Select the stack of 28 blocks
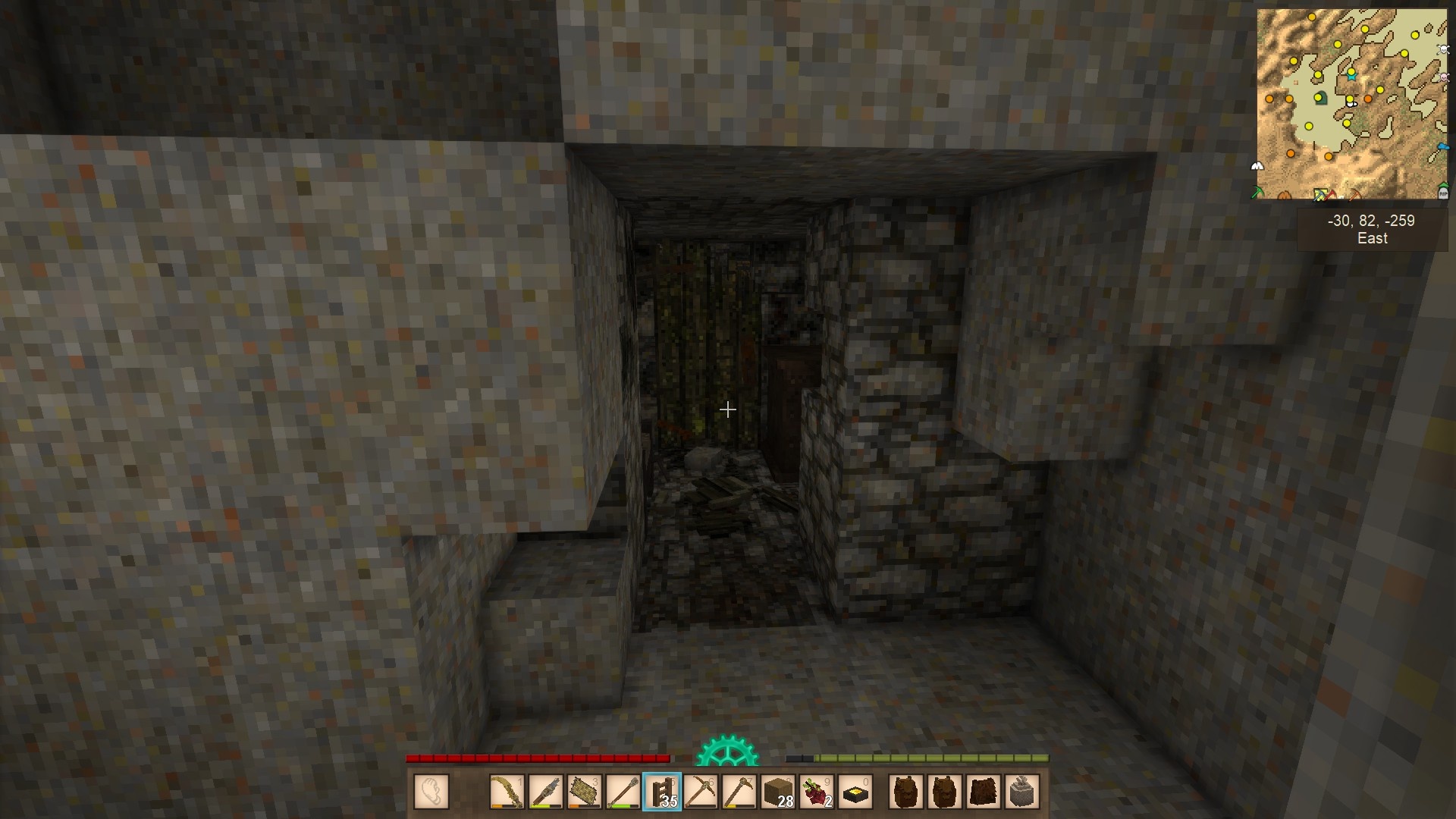This screenshot has height=819, width=1456. coord(778,792)
